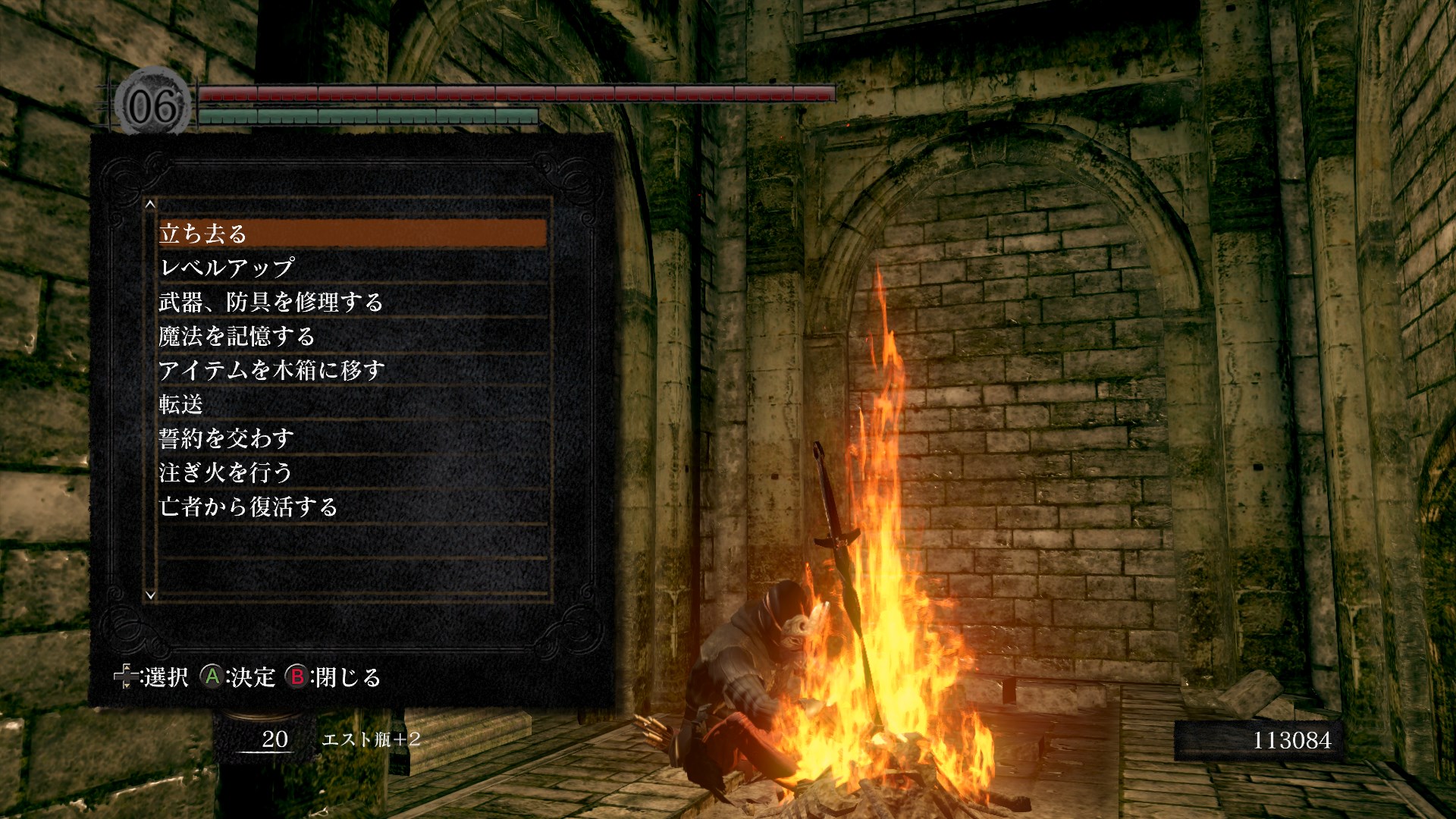Click the menu's scroll down arrow
Screen dimensions: 1456x819
pos(150,595)
